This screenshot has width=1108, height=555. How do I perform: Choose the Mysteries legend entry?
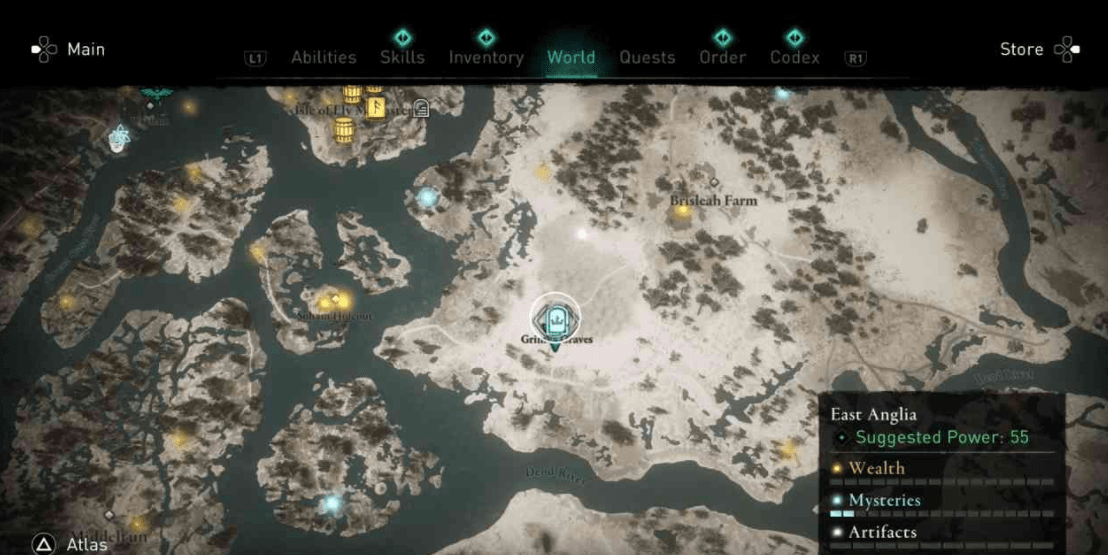click(884, 500)
